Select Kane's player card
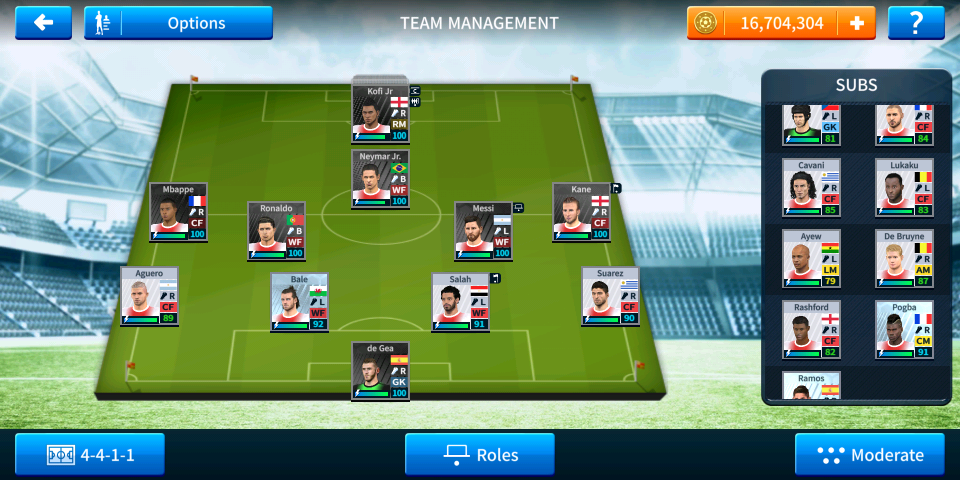 click(x=581, y=211)
